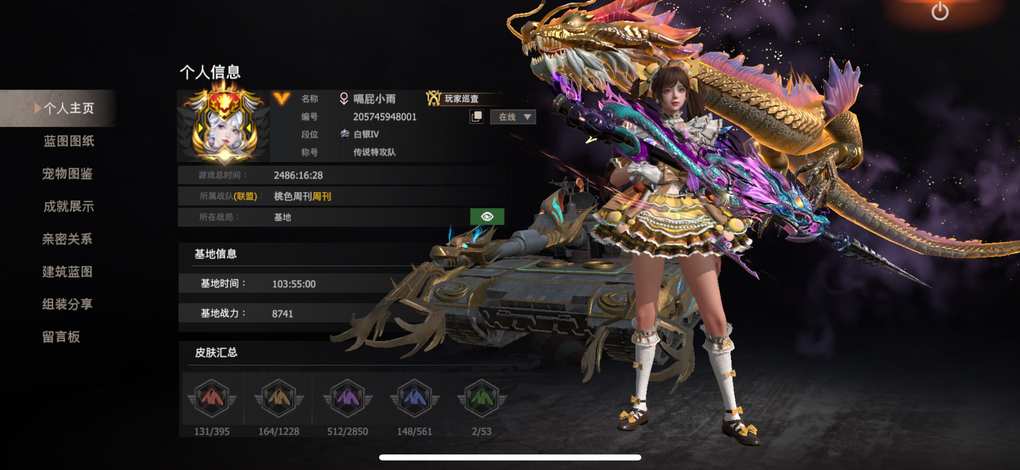View the 组装分享 assembly sharing tab
The height and width of the screenshot is (470, 1020).
[x=68, y=304]
